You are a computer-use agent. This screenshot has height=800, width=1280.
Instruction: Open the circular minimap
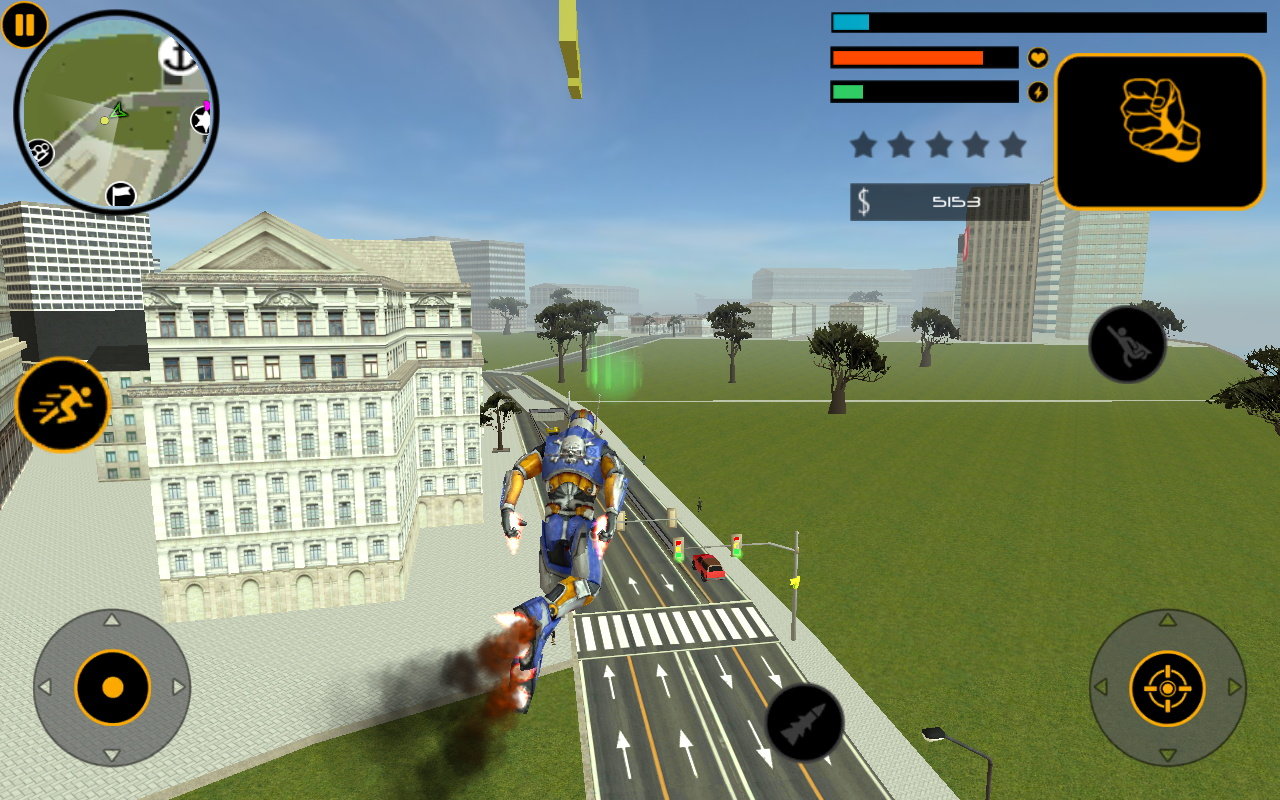tap(116, 112)
